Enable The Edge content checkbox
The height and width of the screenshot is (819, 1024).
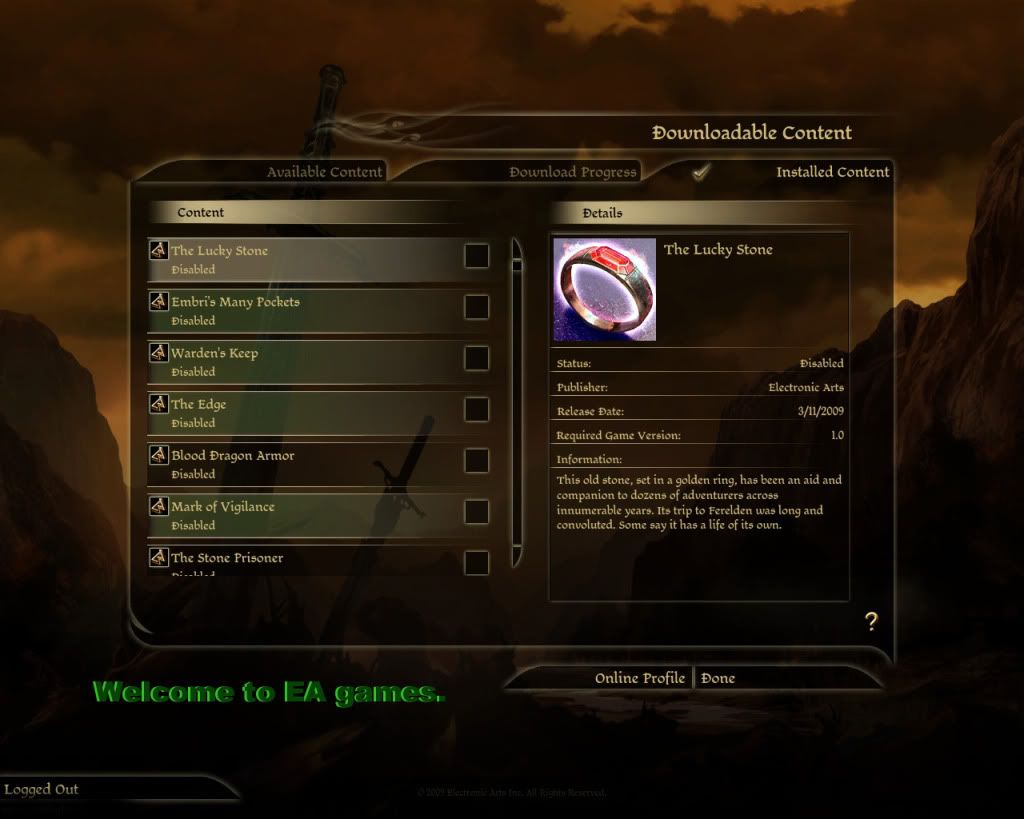click(x=477, y=409)
